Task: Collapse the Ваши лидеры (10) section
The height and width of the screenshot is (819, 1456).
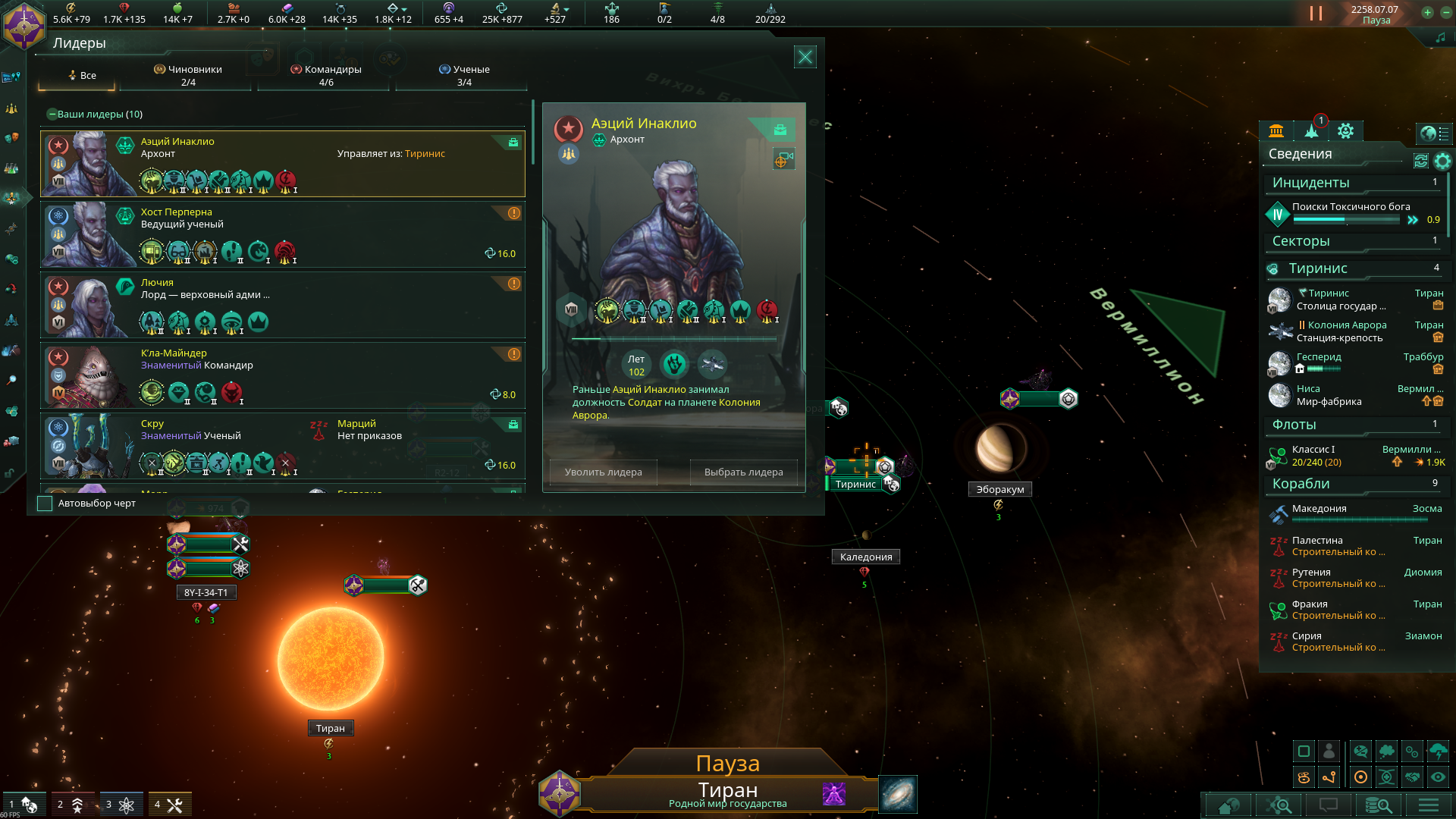Action: (x=51, y=114)
